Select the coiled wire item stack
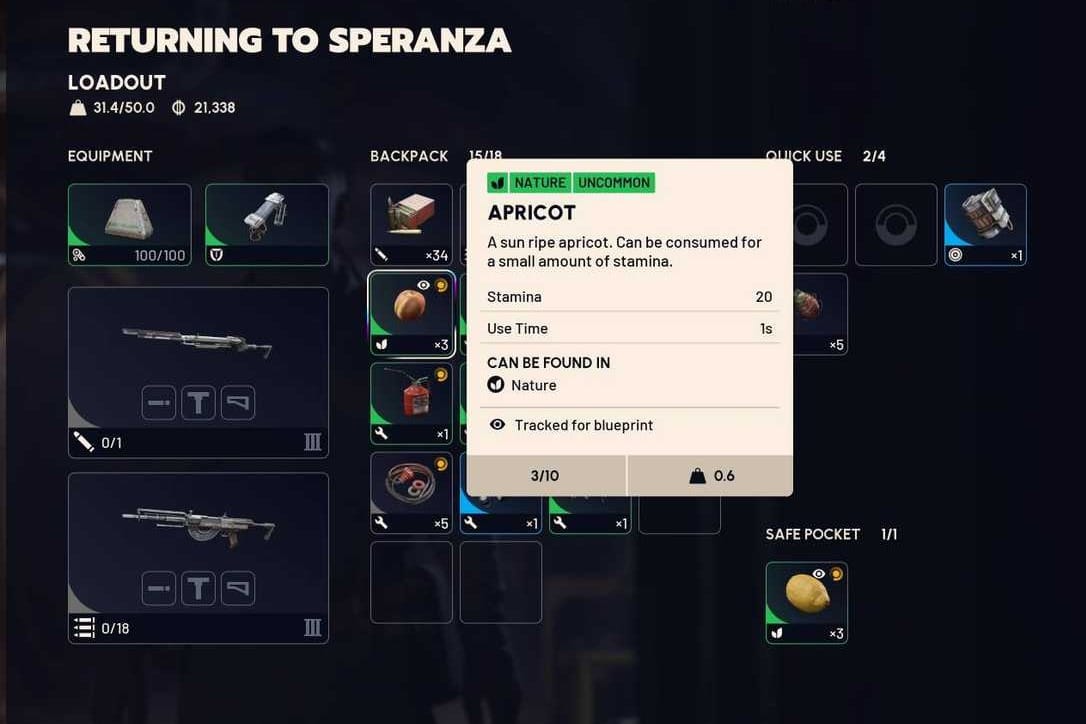The width and height of the screenshot is (1086, 724). 411,492
